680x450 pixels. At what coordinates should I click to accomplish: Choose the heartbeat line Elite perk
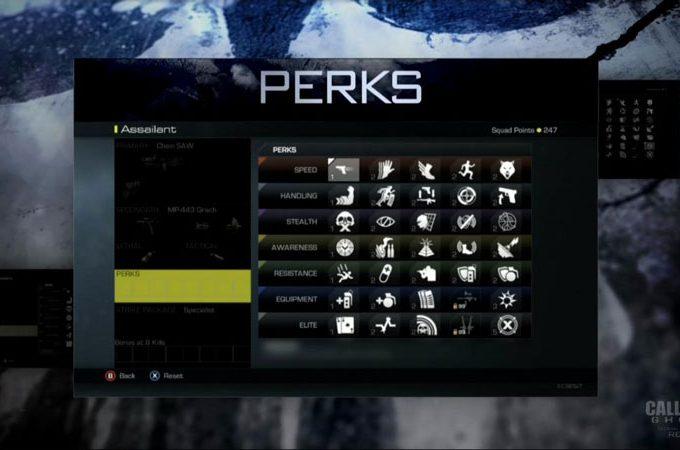383,326
